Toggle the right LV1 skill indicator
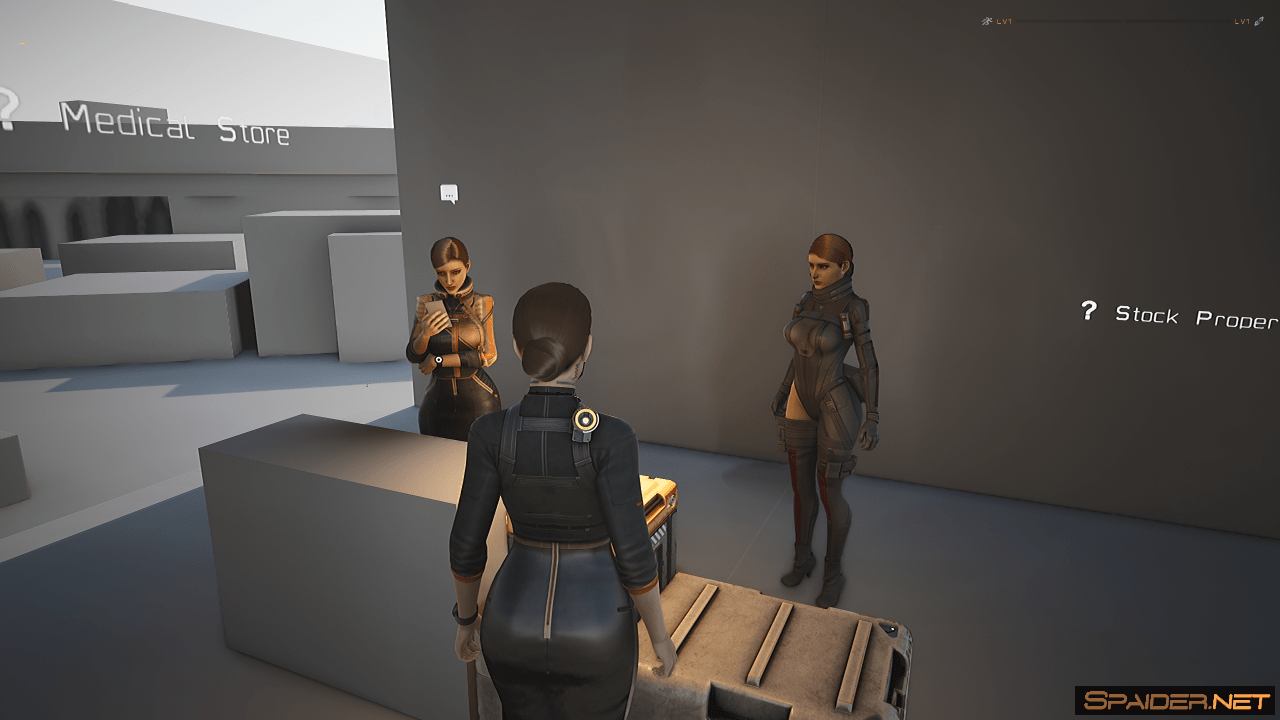 coord(1243,21)
